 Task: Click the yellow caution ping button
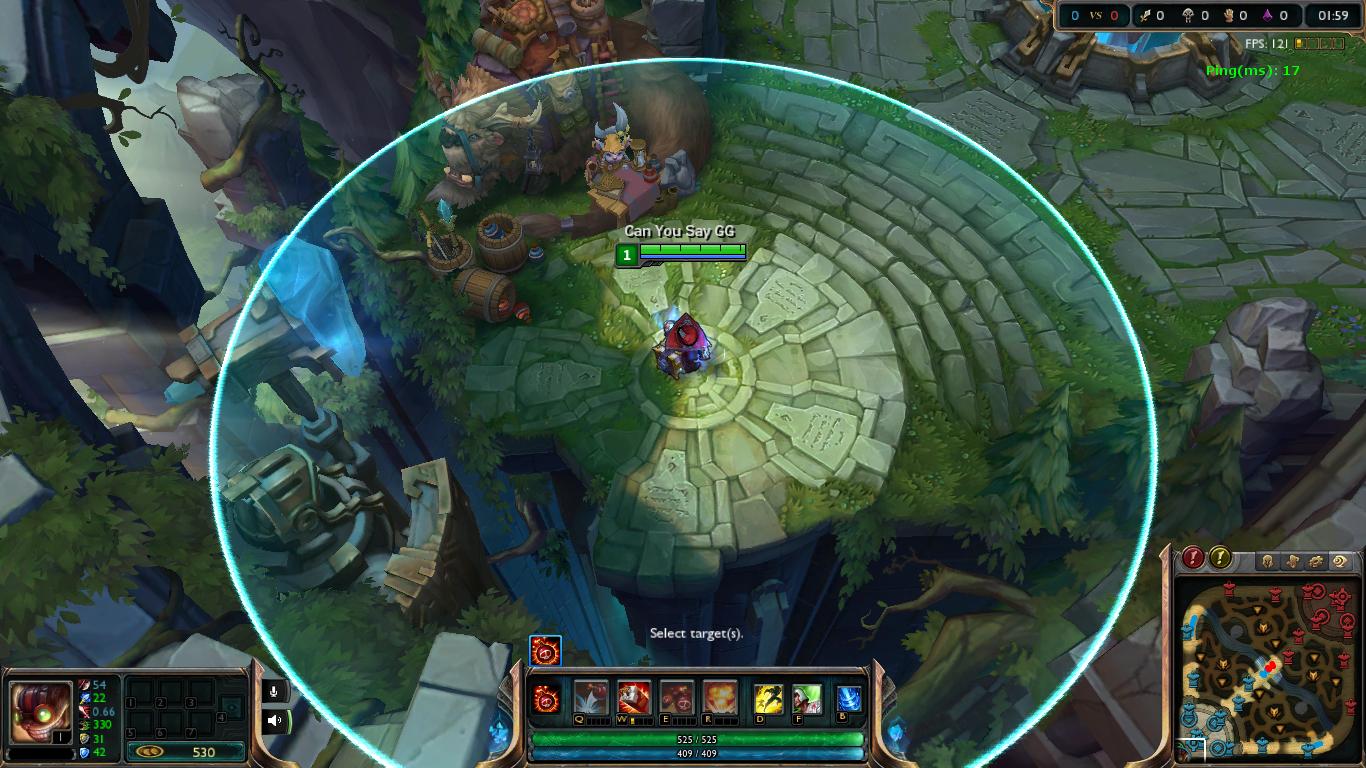point(1220,558)
